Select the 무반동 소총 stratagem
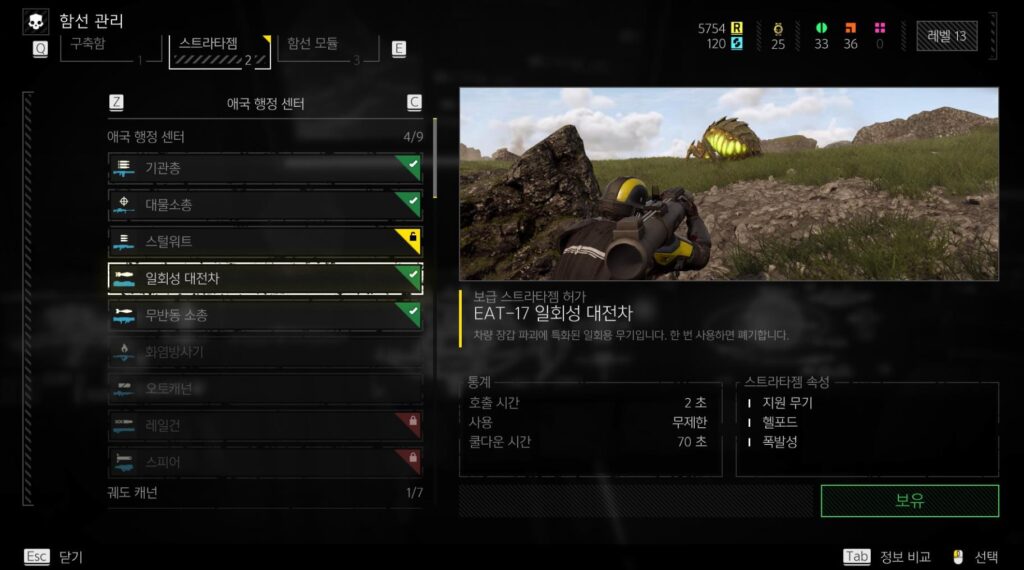 click(265, 315)
